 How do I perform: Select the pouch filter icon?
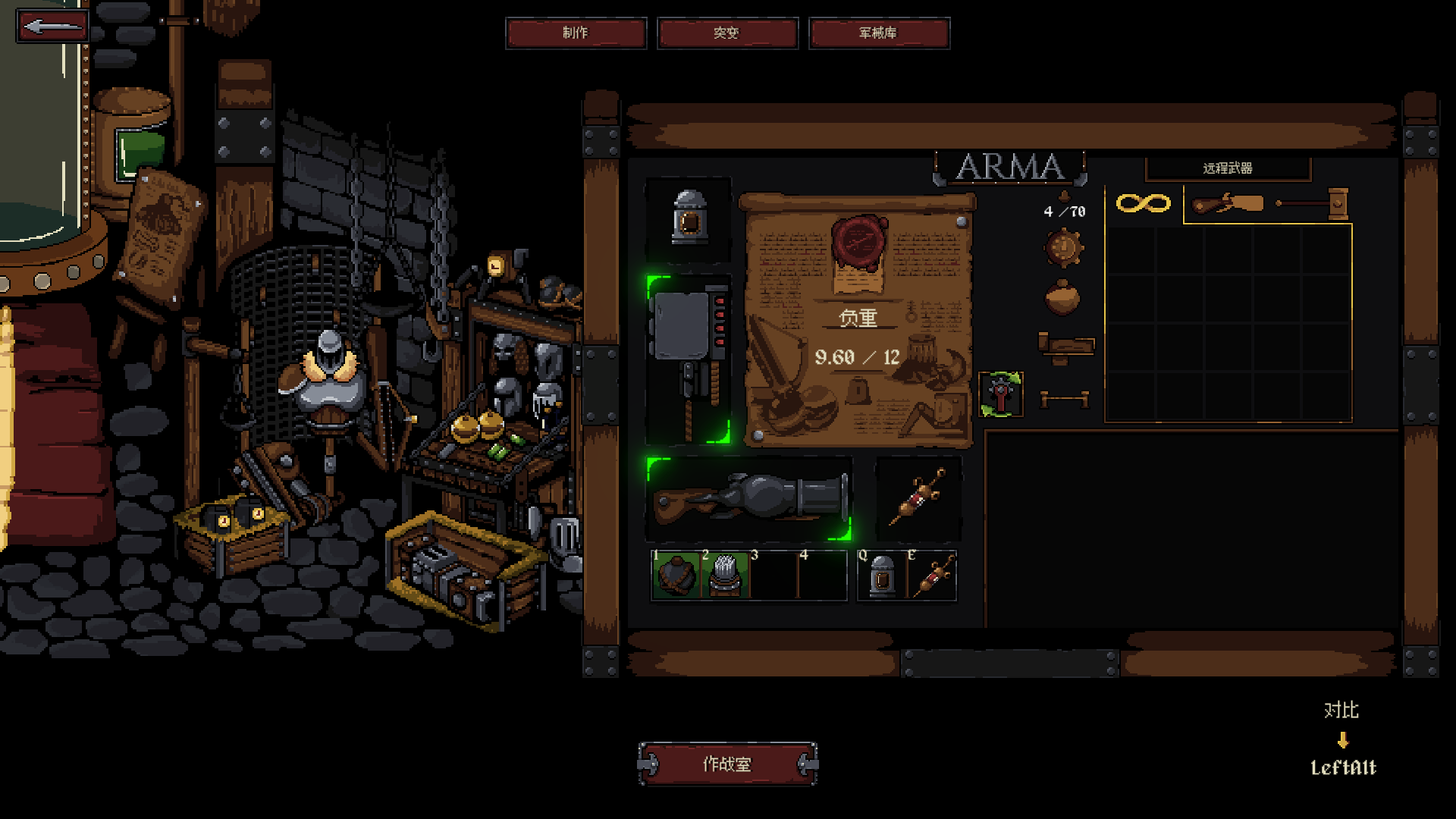point(1062,297)
